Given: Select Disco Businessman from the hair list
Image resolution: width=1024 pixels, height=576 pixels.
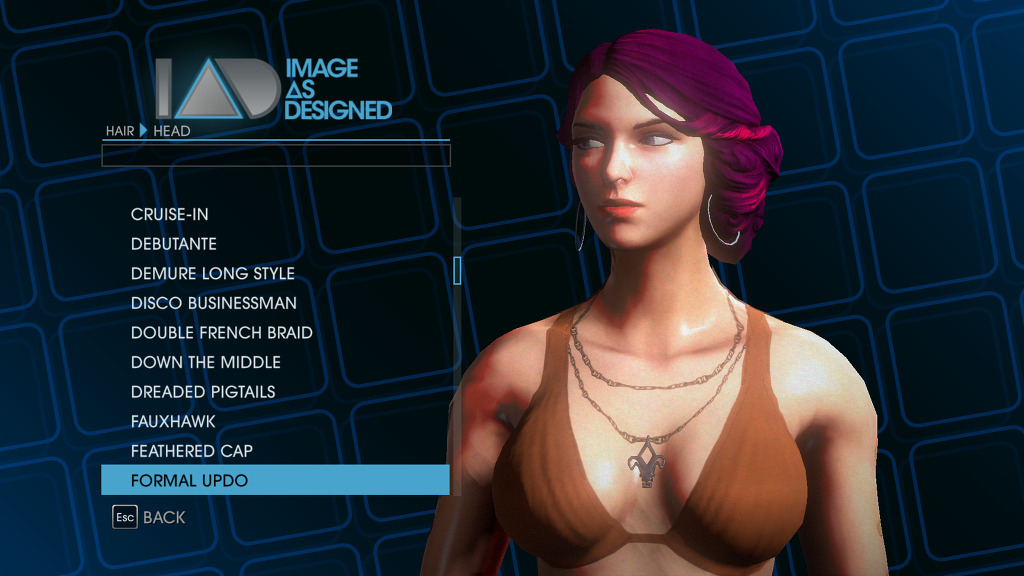Looking at the screenshot, I should click(x=214, y=303).
